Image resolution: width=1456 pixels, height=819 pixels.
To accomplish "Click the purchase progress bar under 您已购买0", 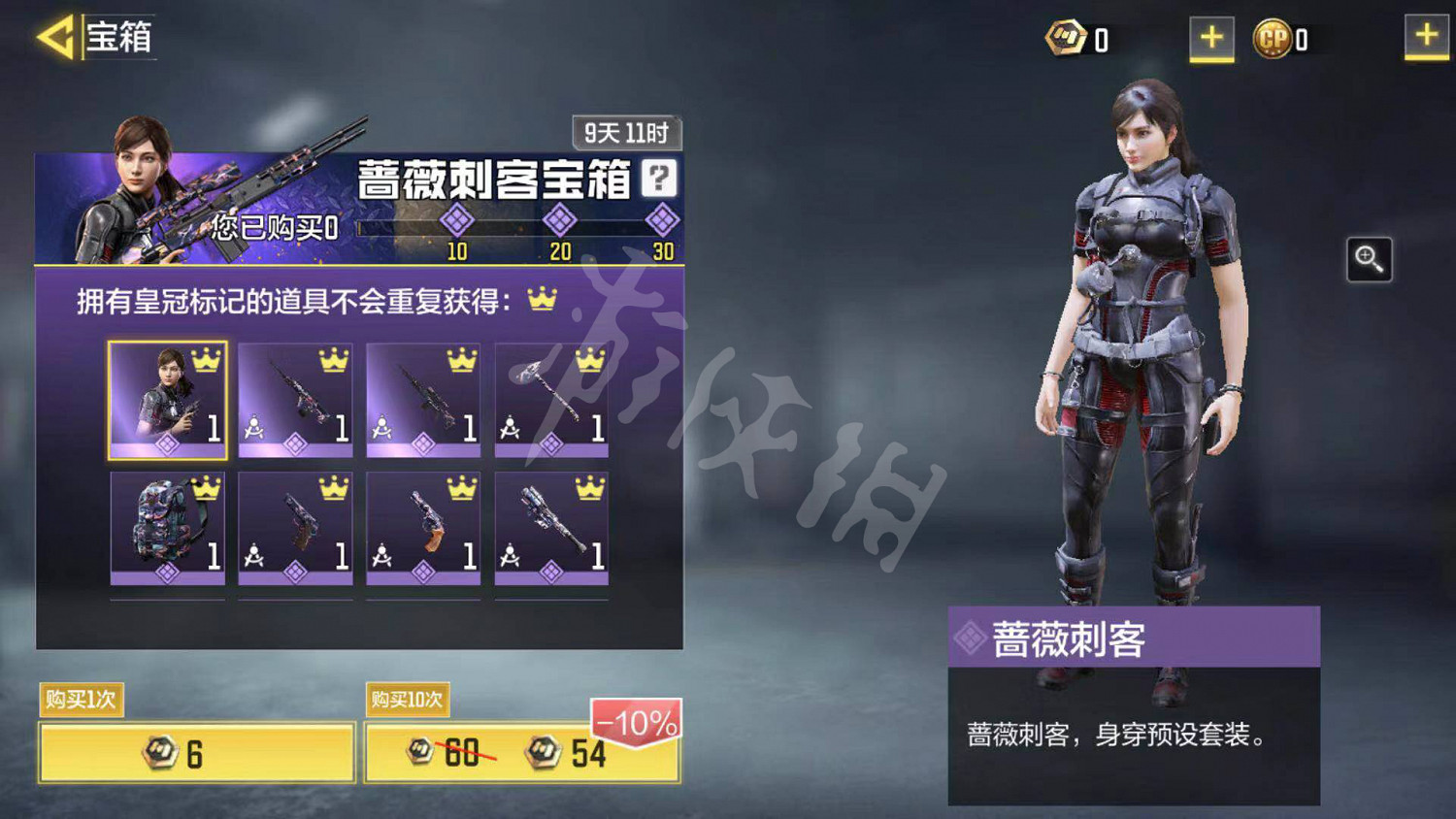I will pyautogui.click(x=514, y=225).
